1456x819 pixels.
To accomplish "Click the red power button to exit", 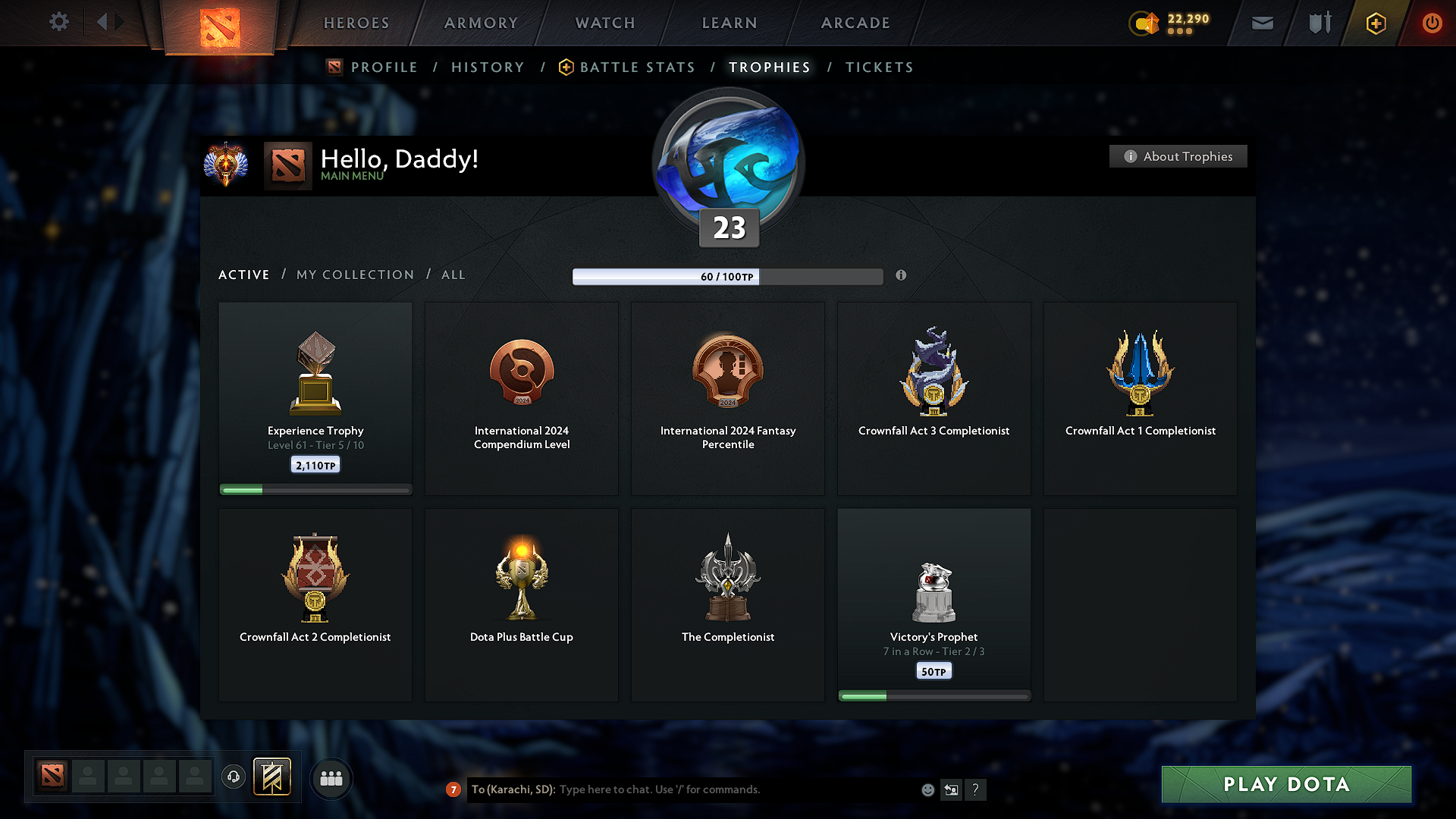I will [x=1432, y=23].
